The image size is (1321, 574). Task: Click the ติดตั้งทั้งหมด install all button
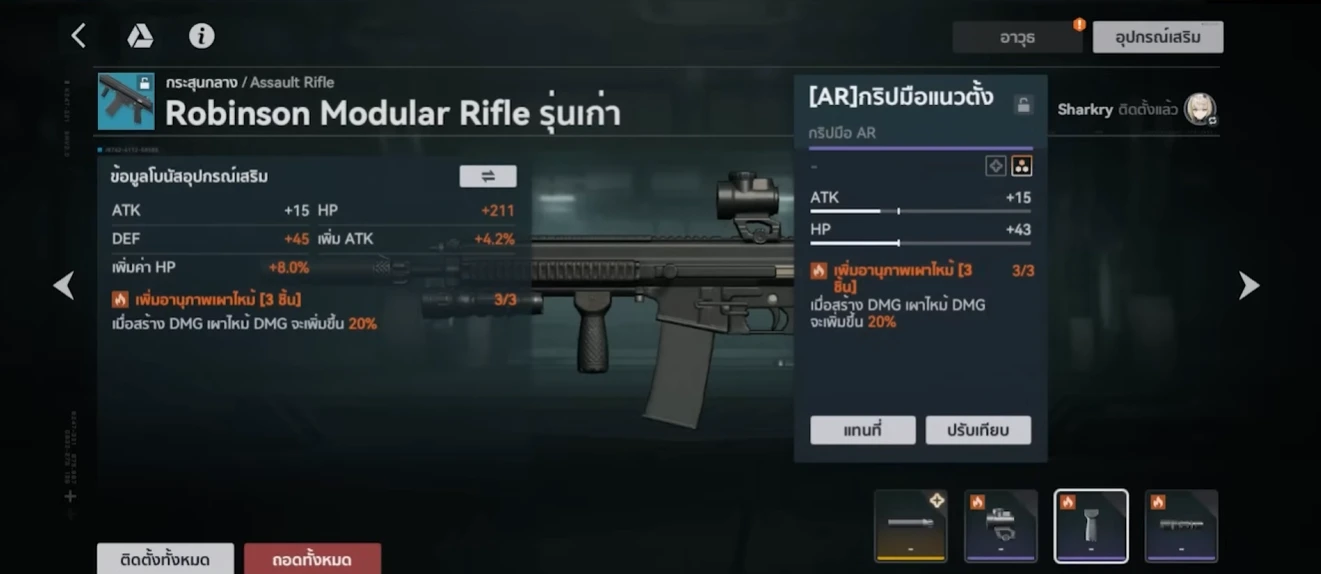[x=165, y=559]
